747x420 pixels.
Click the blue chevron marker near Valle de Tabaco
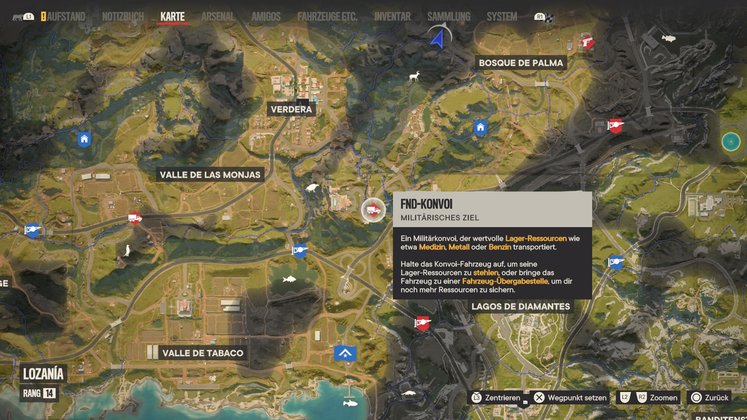tap(346, 353)
